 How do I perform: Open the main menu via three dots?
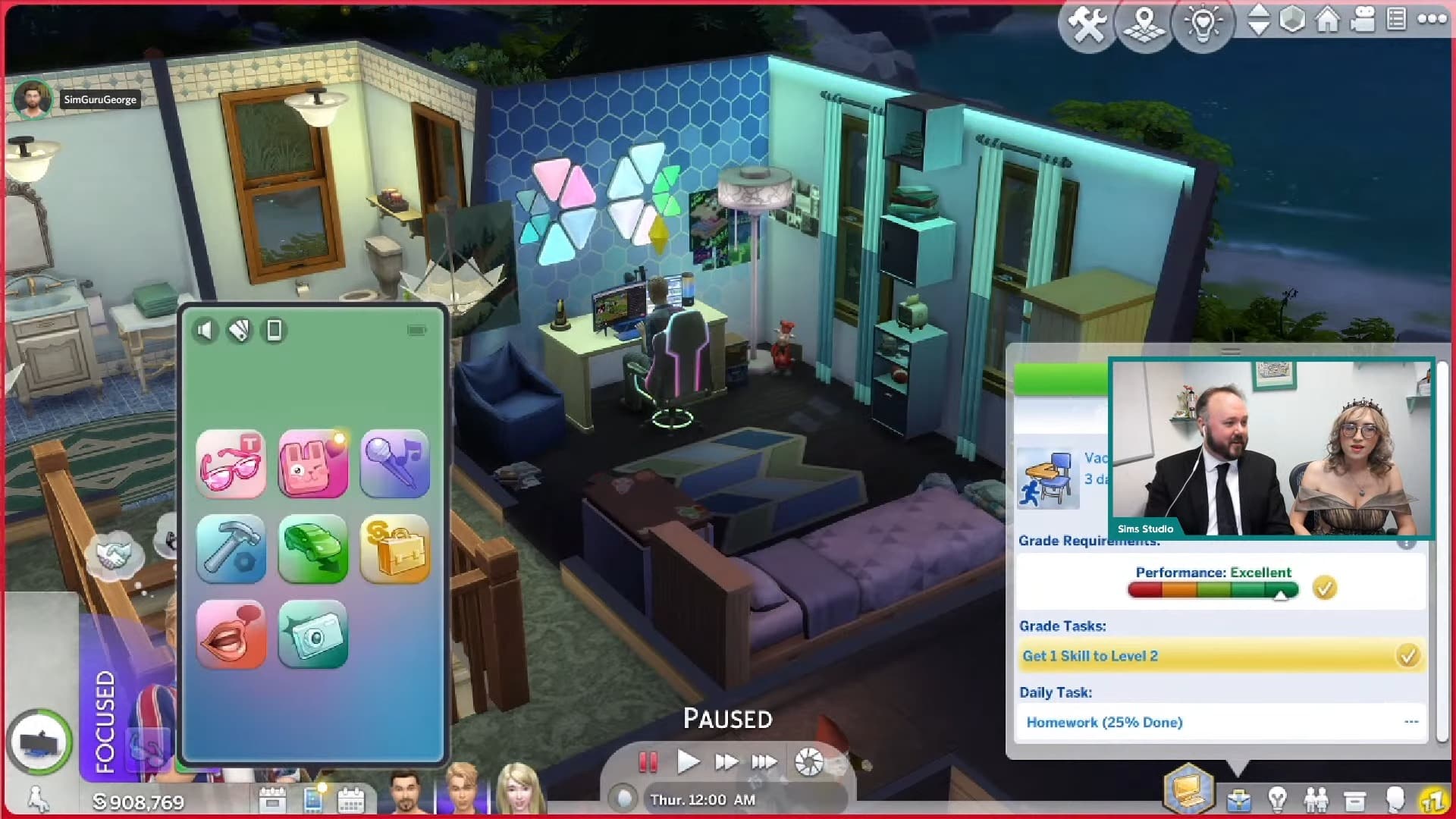(x=1432, y=20)
